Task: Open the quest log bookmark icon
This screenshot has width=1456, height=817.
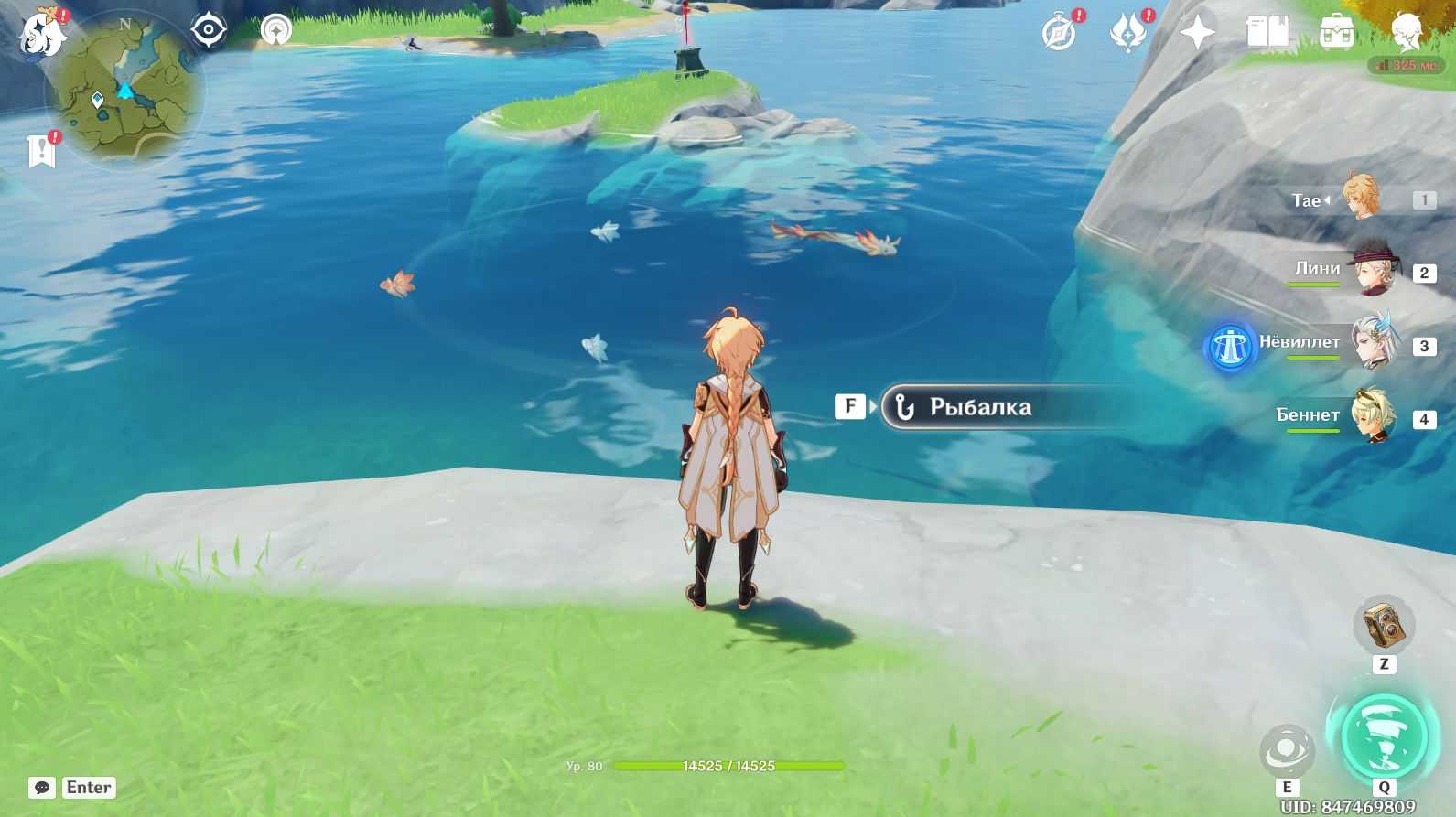Action: (42, 151)
